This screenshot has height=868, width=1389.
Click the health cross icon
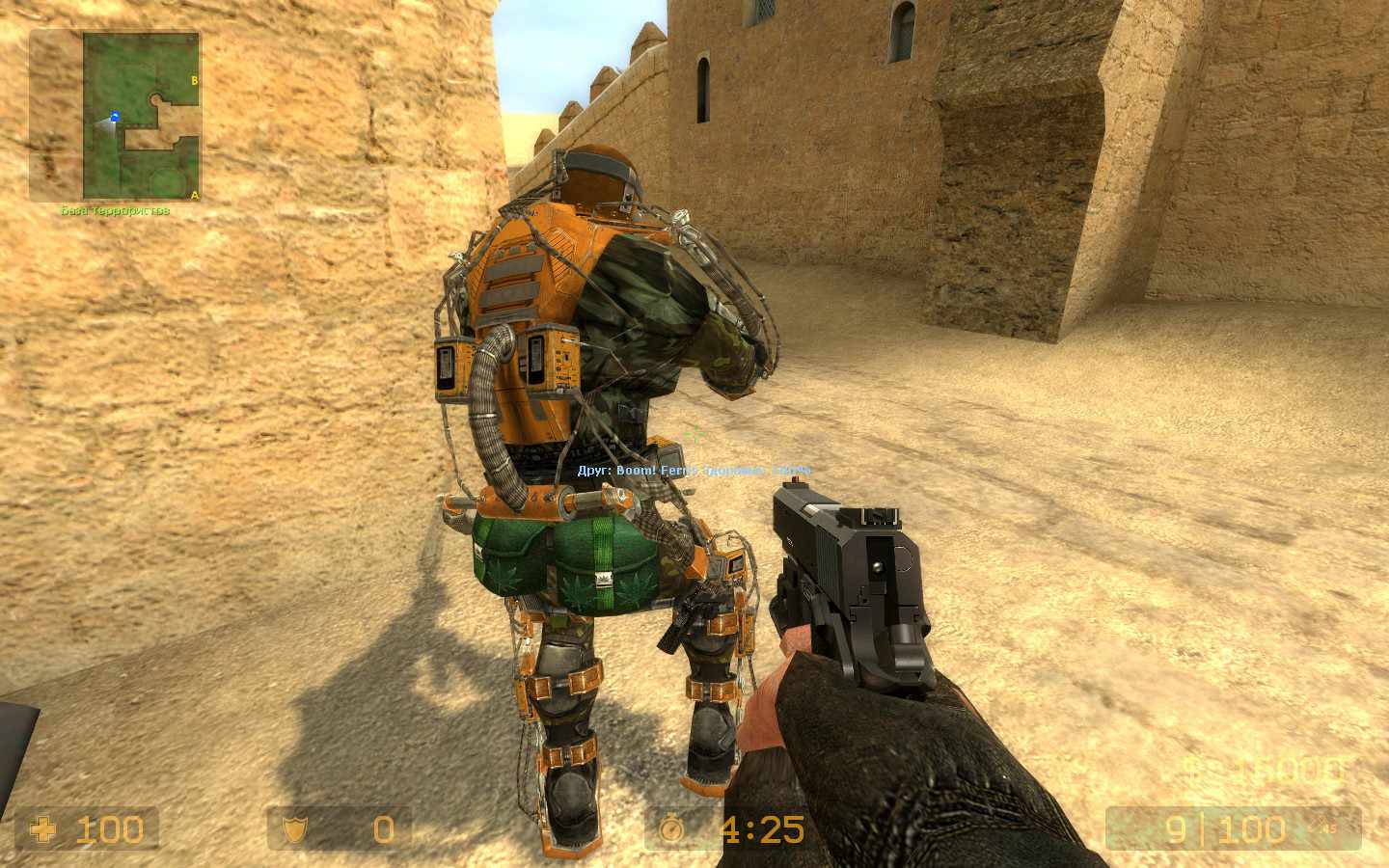[45, 828]
